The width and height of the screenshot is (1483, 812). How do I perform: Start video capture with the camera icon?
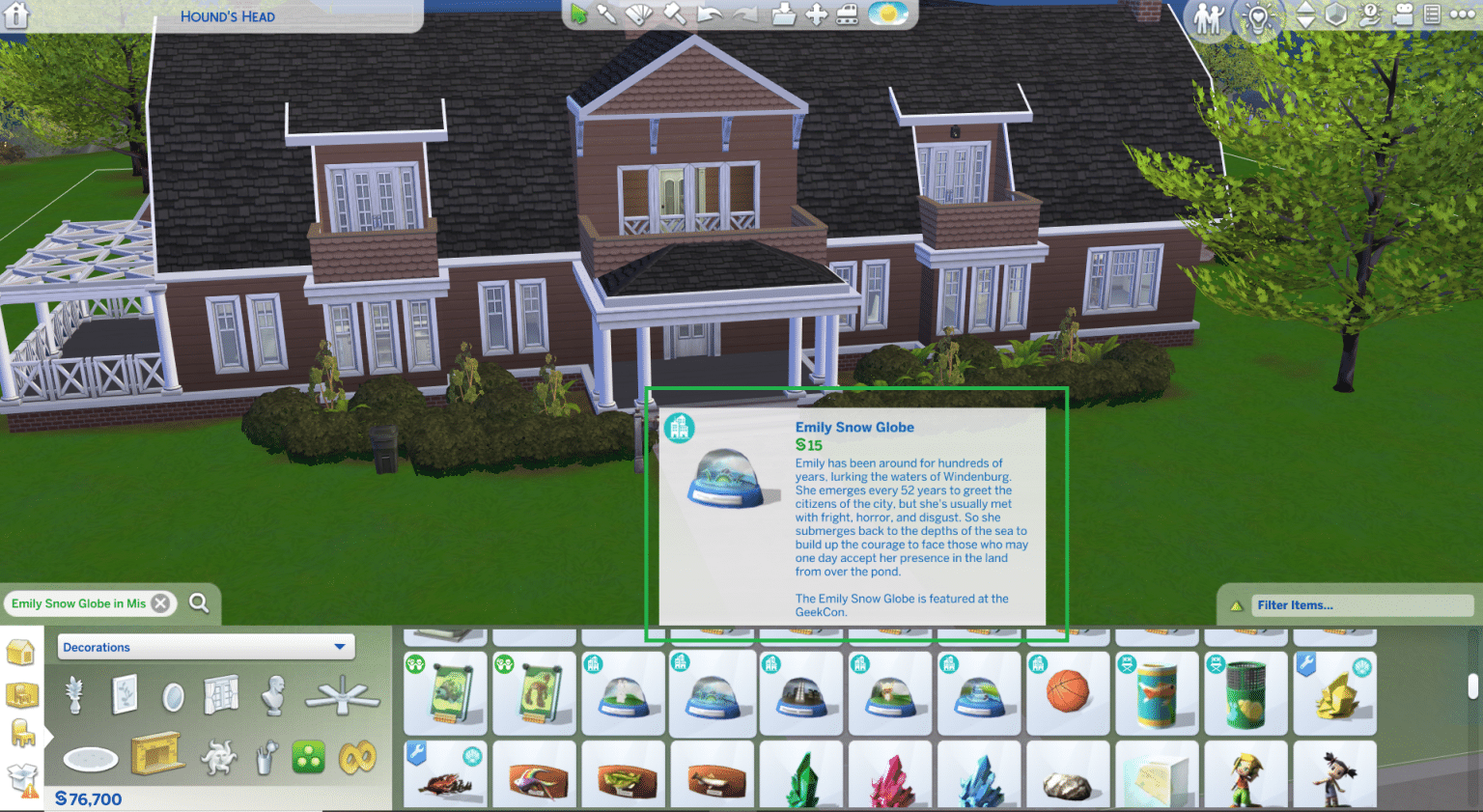click(x=1402, y=15)
